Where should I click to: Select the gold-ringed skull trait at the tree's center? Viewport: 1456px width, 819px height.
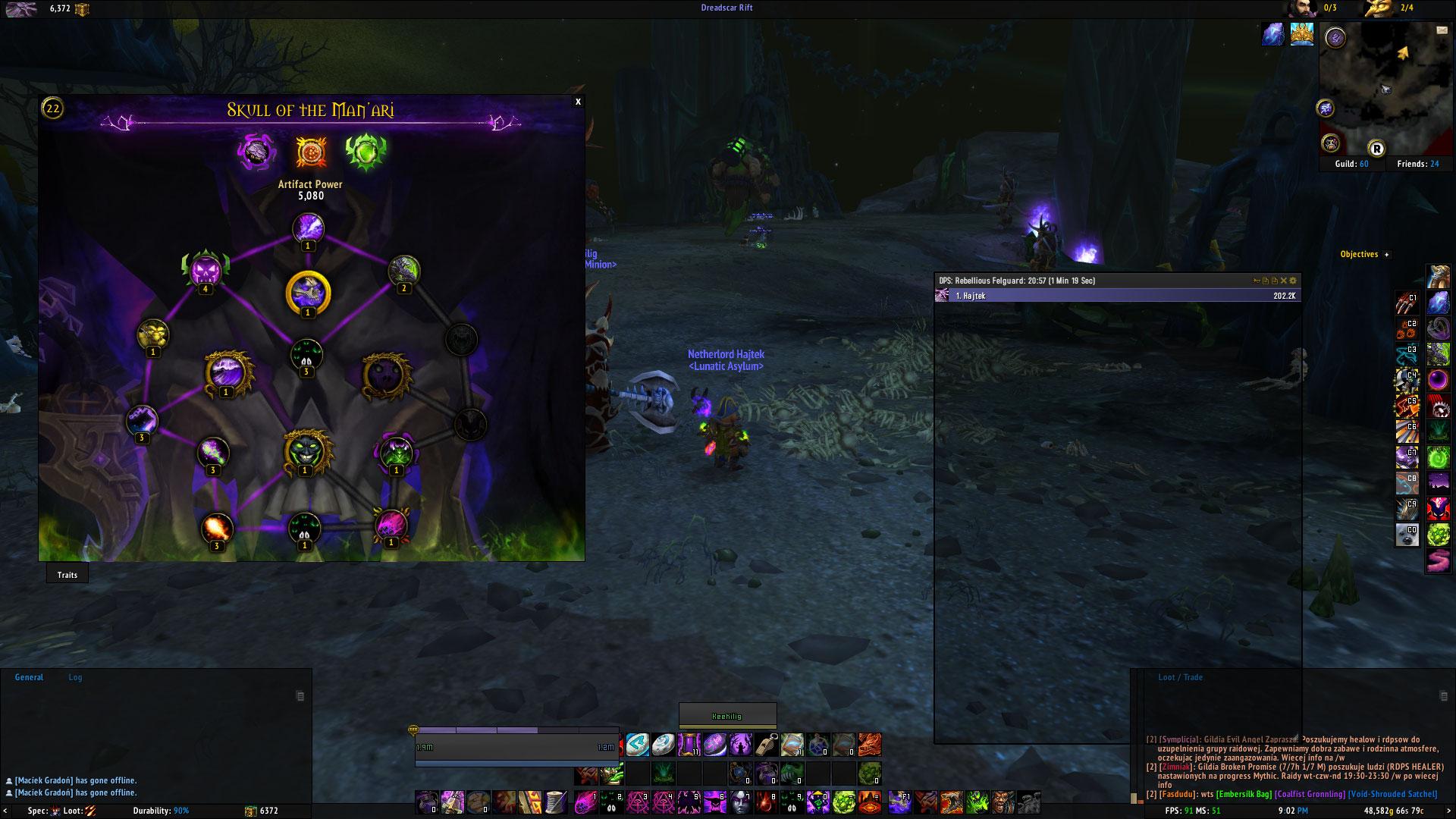[x=308, y=293]
